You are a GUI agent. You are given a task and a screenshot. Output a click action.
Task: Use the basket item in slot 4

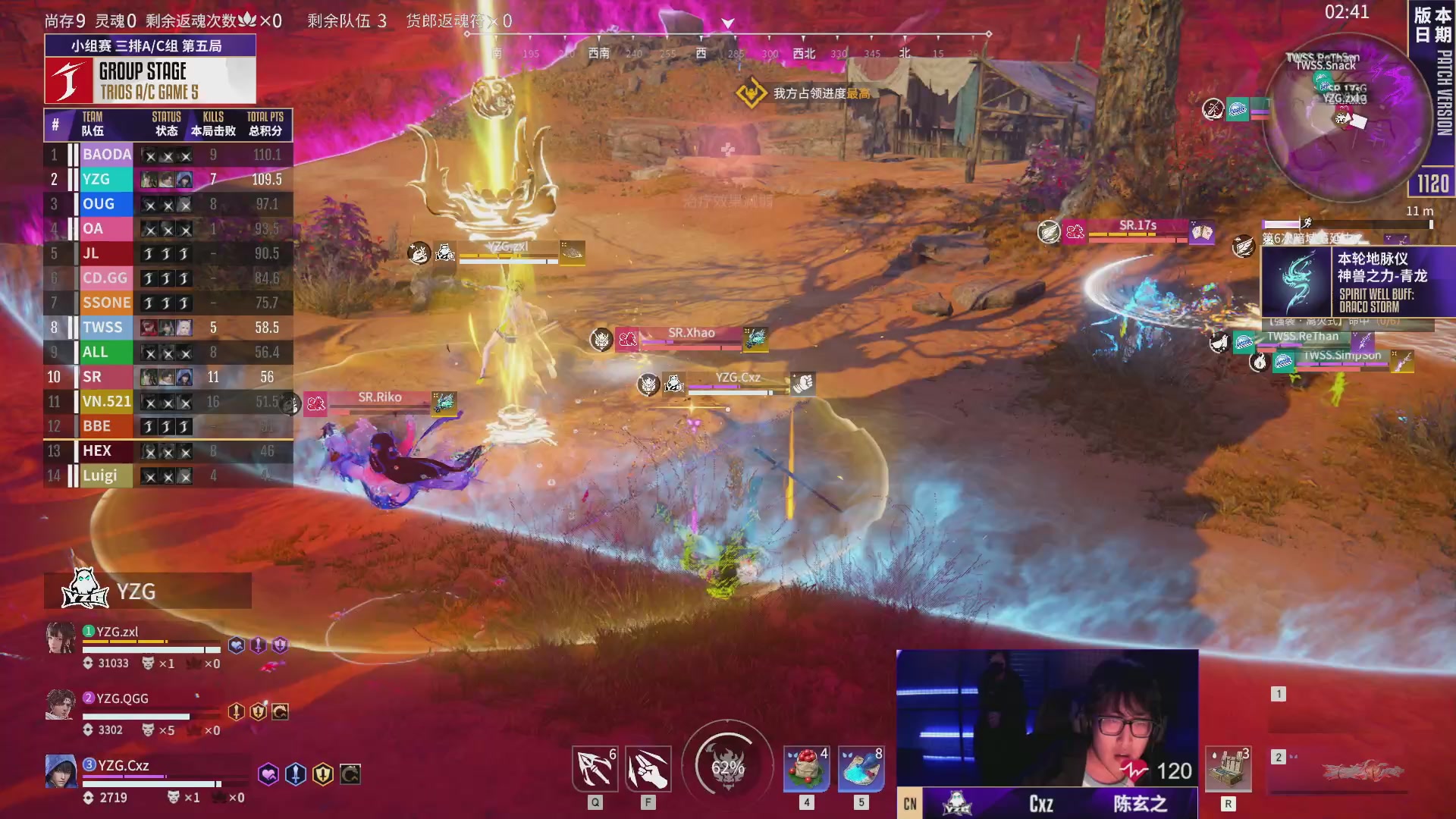click(x=806, y=769)
